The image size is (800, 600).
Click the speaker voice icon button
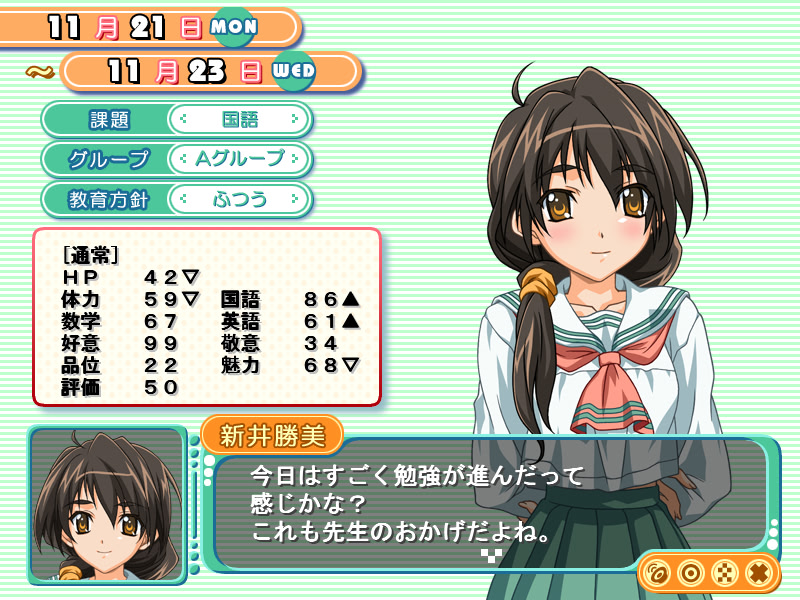pyautogui.click(x=657, y=573)
